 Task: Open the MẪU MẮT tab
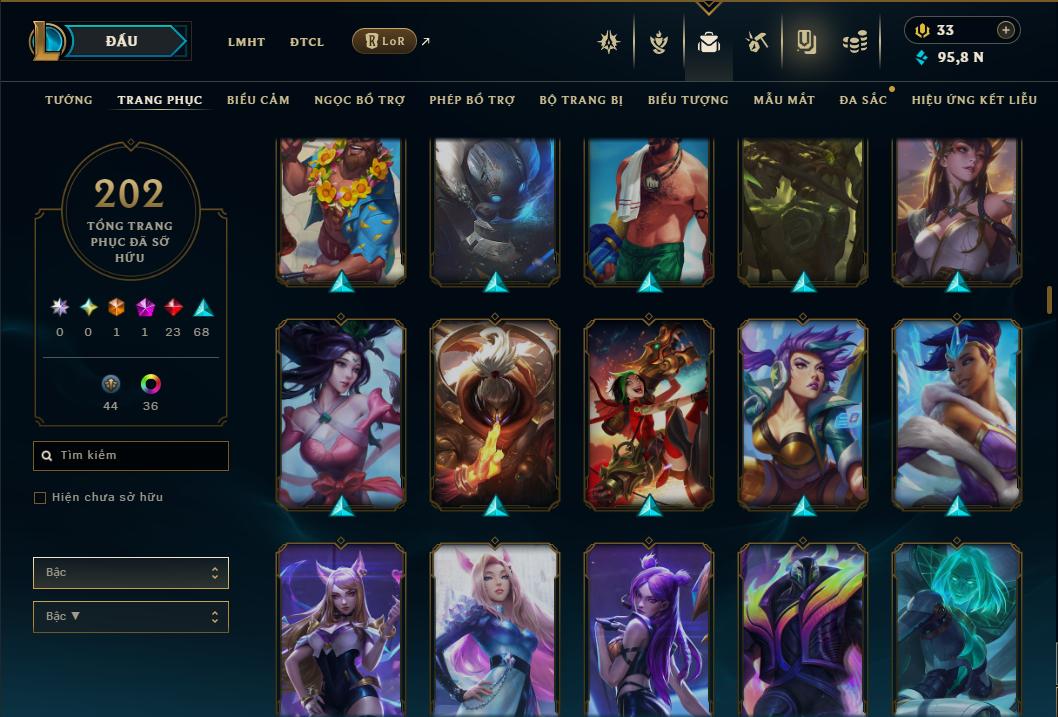pos(784,100)
